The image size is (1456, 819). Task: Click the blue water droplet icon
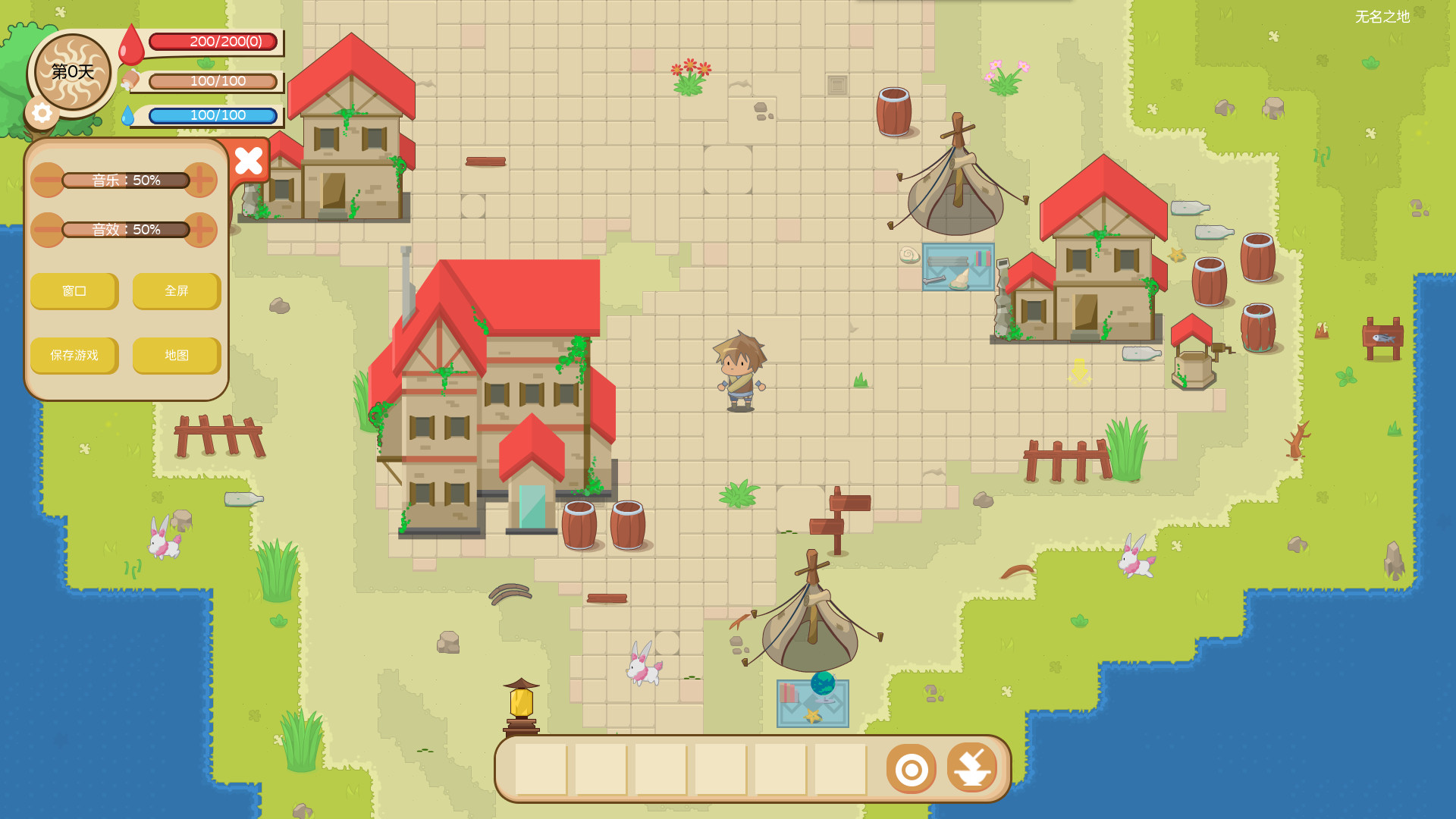[x=130, y=115]
